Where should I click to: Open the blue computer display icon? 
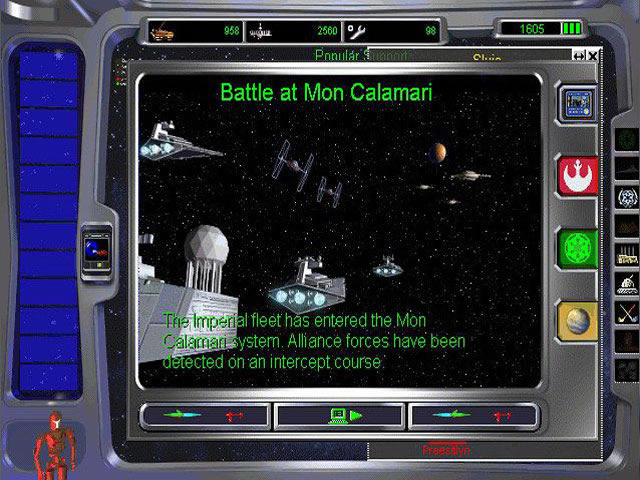[577, 103]
